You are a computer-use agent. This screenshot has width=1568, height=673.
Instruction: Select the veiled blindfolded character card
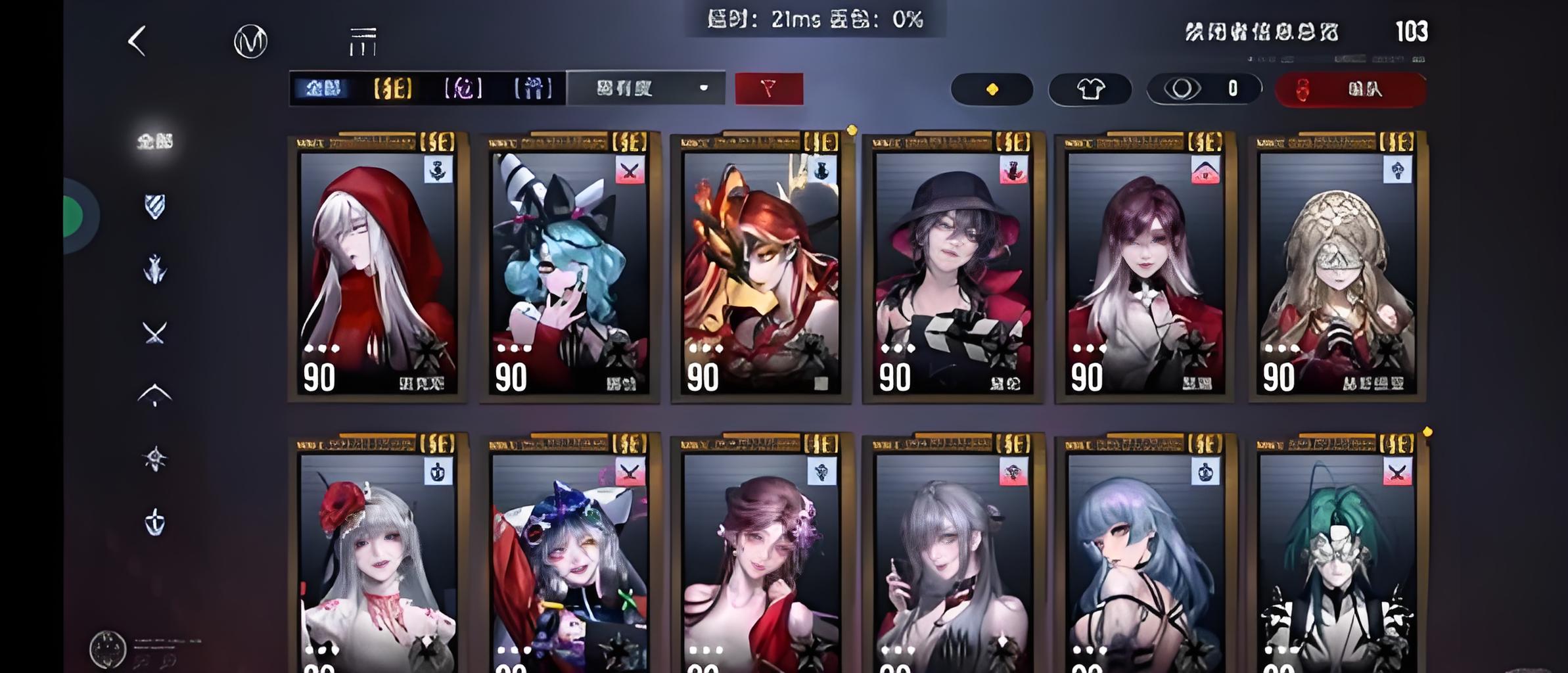tap(1337, 269)
